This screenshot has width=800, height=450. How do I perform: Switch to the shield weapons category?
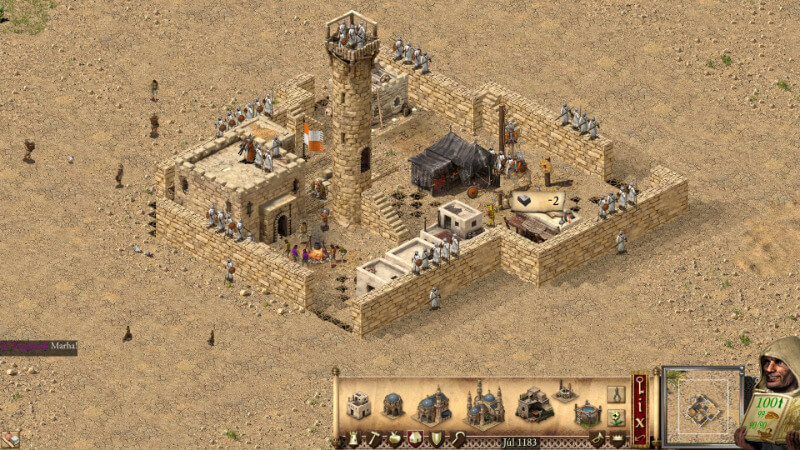[x=436, y=438]
